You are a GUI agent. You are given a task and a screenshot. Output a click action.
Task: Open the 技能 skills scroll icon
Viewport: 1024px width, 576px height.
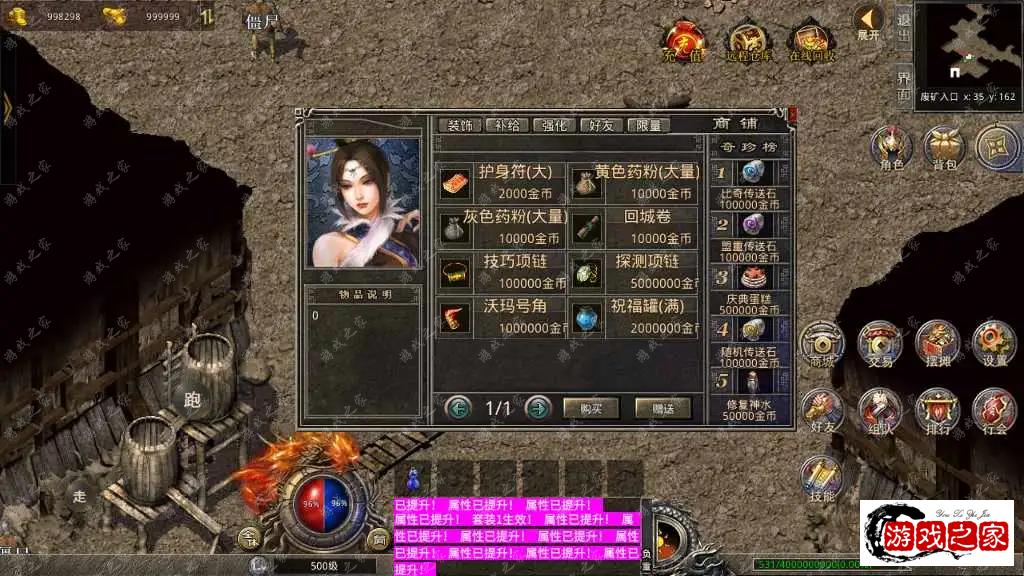pyautogui.click(x=823, y=478)
